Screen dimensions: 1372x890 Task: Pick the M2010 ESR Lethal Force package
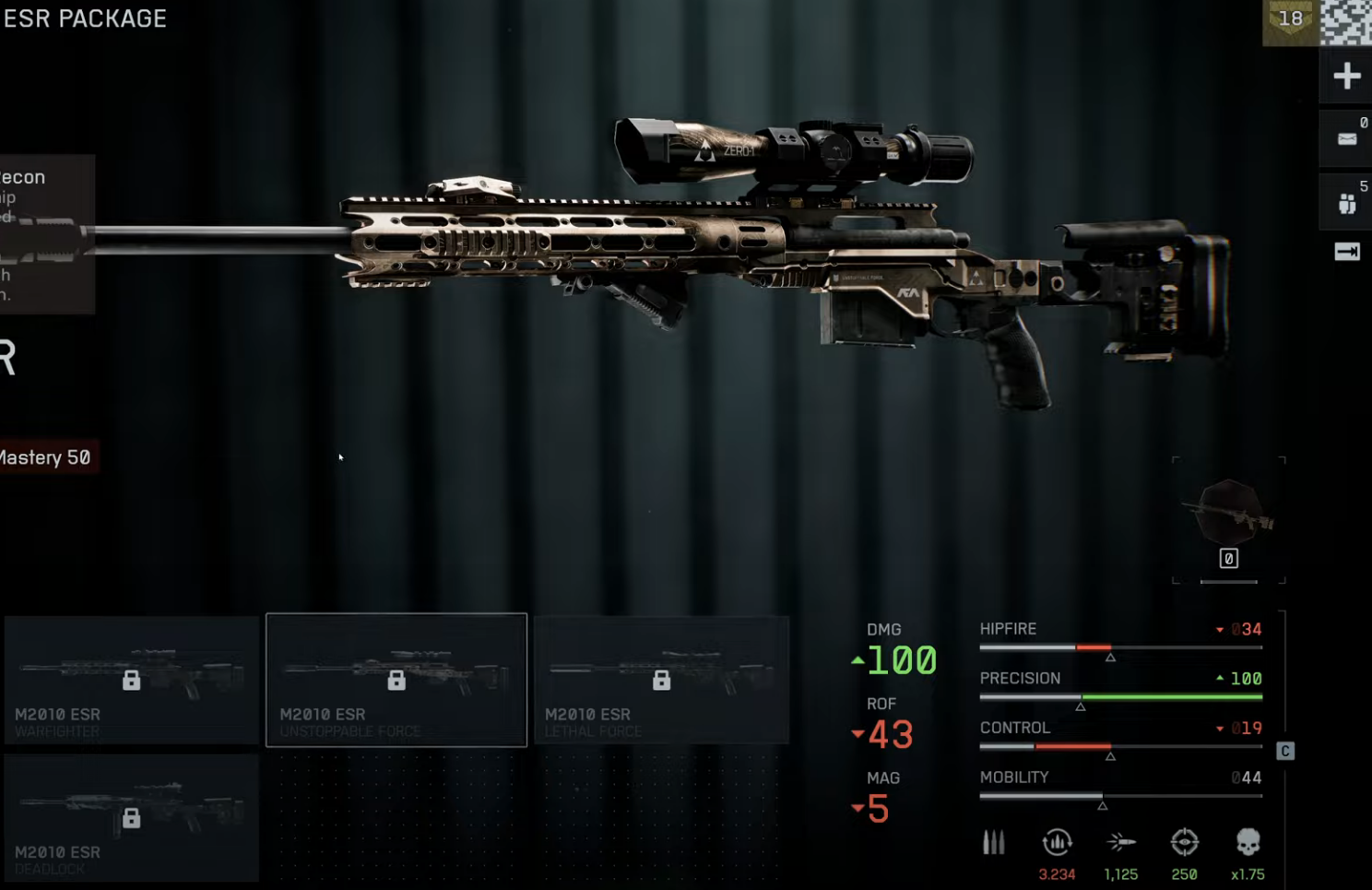click(661, 680)
